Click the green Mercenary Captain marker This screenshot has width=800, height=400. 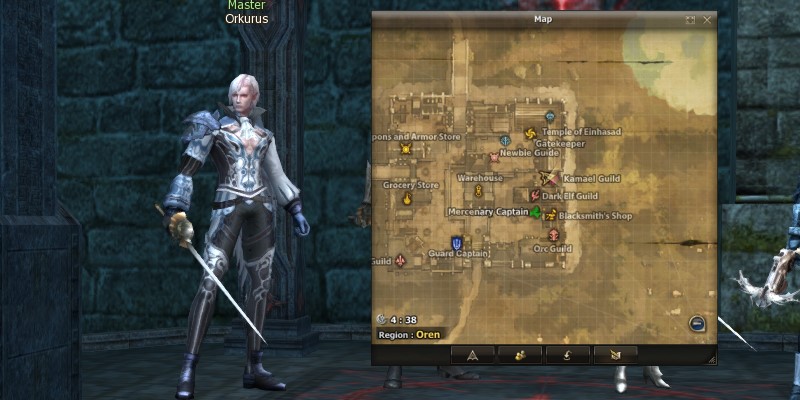(536, 212)
